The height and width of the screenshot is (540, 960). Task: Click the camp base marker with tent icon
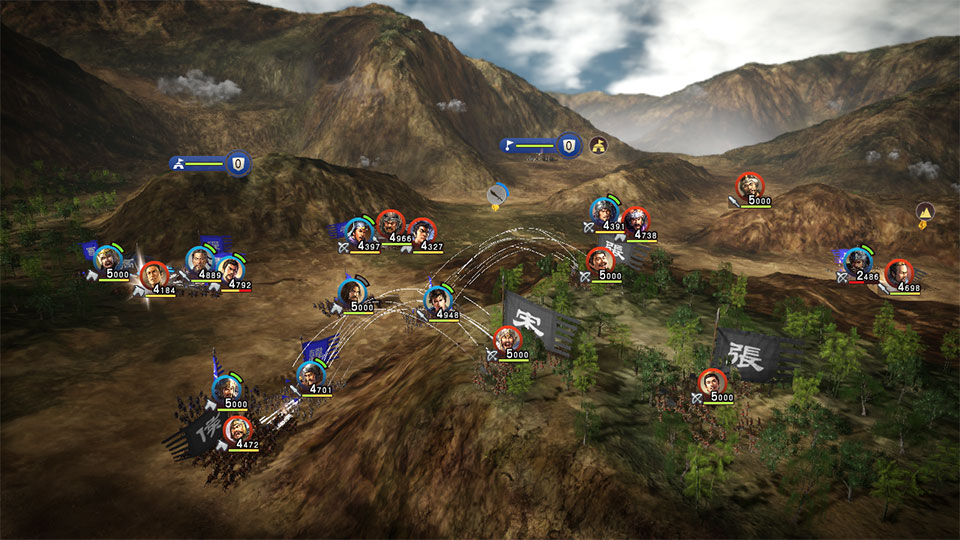point(209,163)
